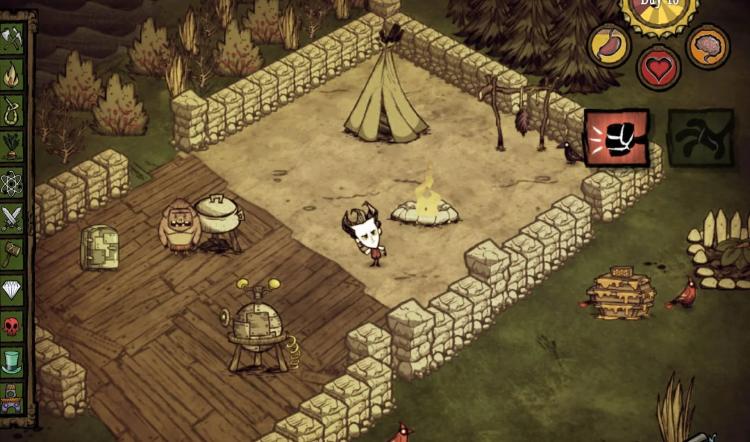Tap the red fist attack button
750x442 pixels.
(x=616, y=137)
